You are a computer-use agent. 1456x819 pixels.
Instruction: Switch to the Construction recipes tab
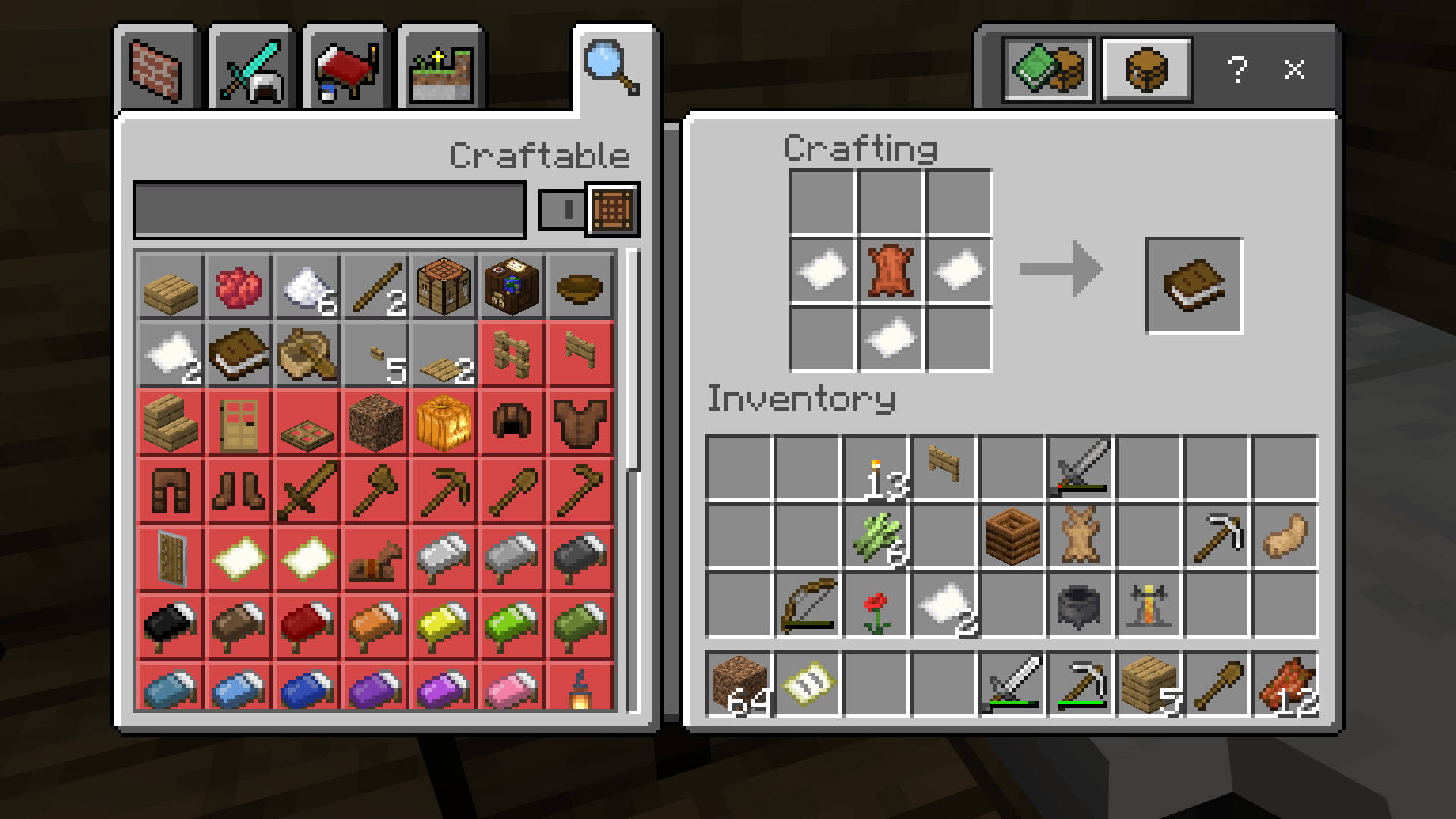click(157, 68)
